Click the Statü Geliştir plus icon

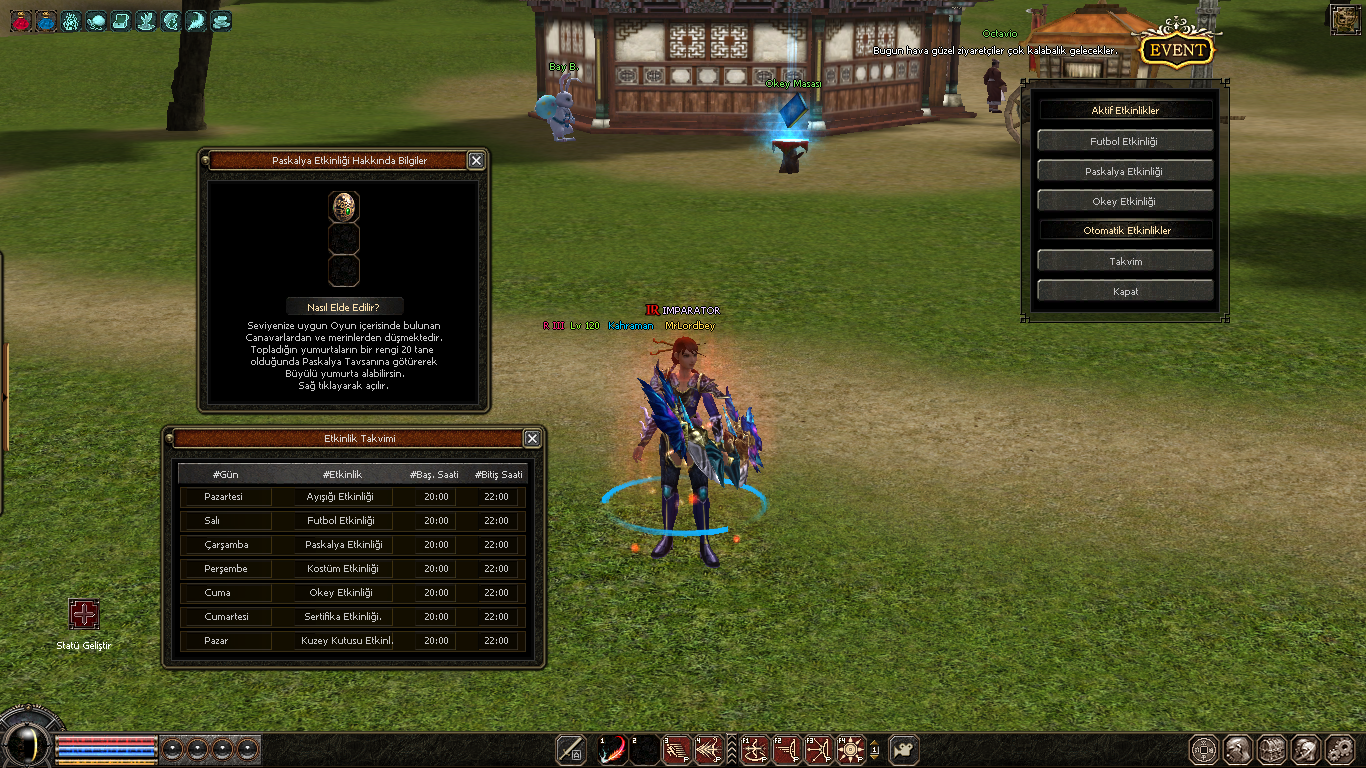tap(83, 613)
